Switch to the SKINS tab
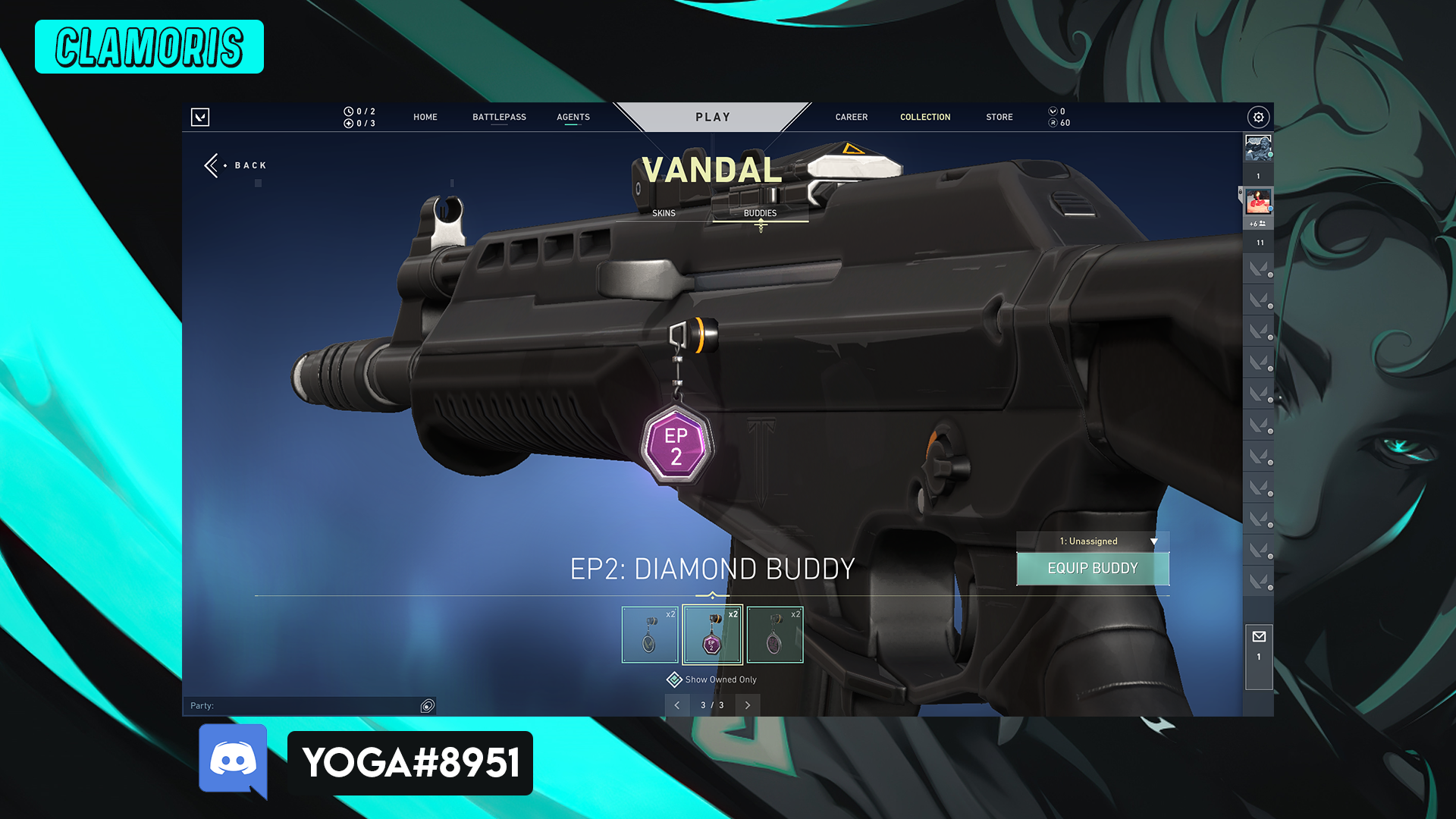 (663, 213)
